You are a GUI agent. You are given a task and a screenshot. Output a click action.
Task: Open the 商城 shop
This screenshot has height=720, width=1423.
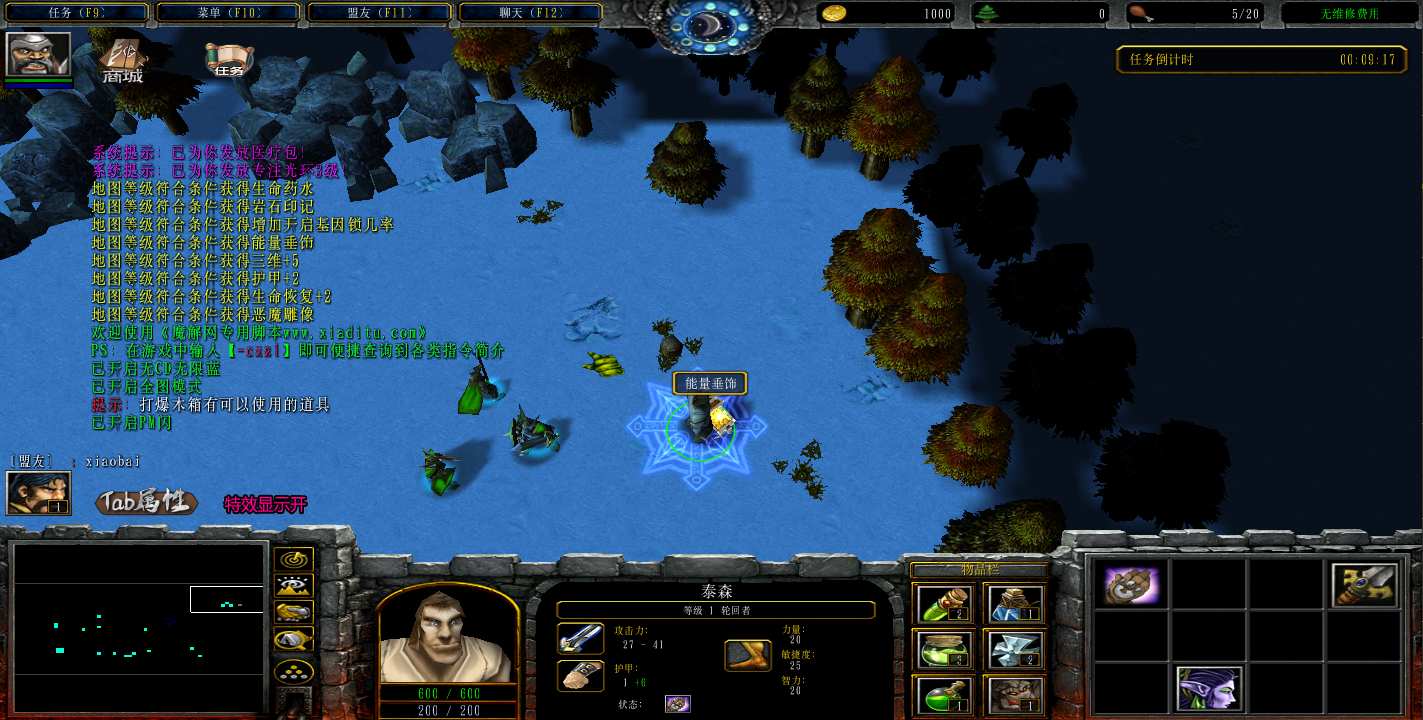[123, 62]
